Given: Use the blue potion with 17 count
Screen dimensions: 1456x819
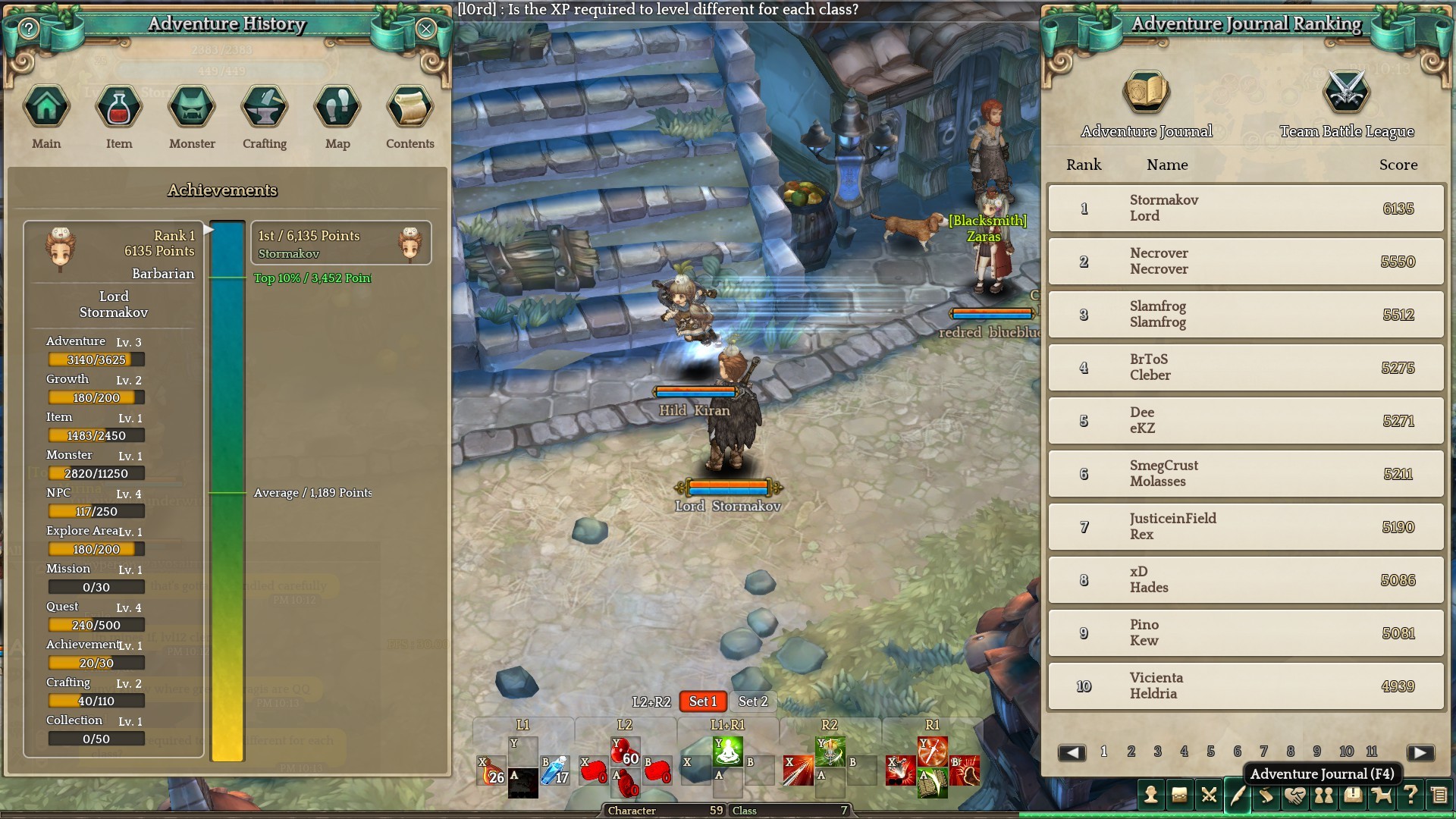Looking at the screenshot, I should [x=555, y=770].
